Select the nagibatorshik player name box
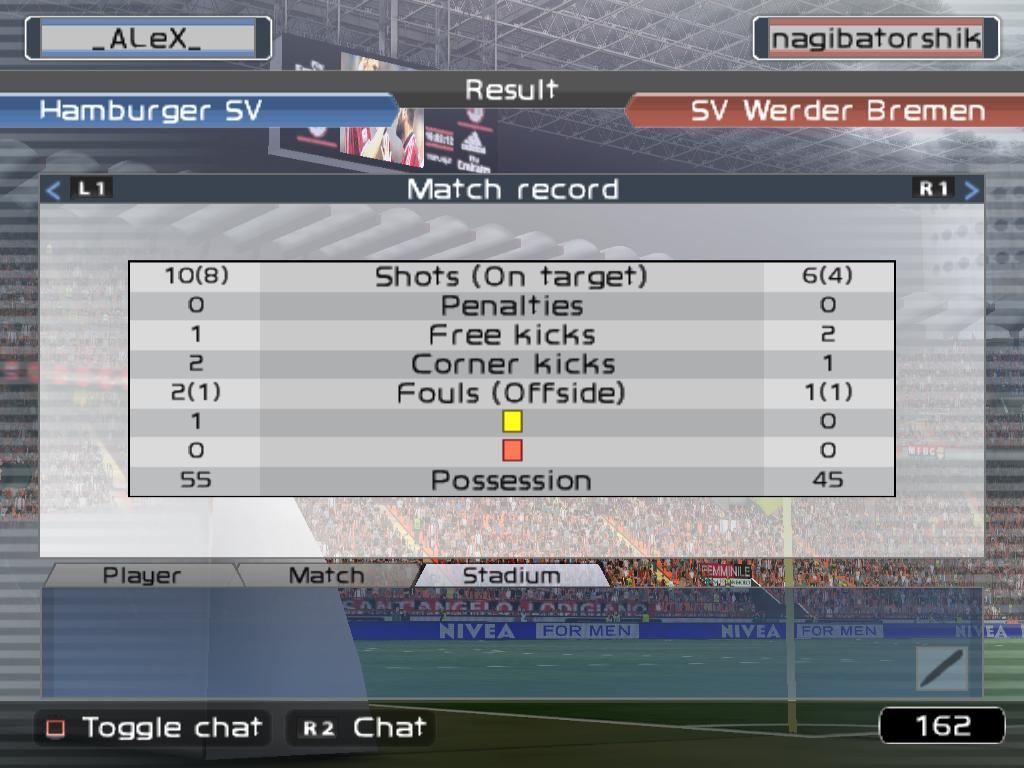 876,39
